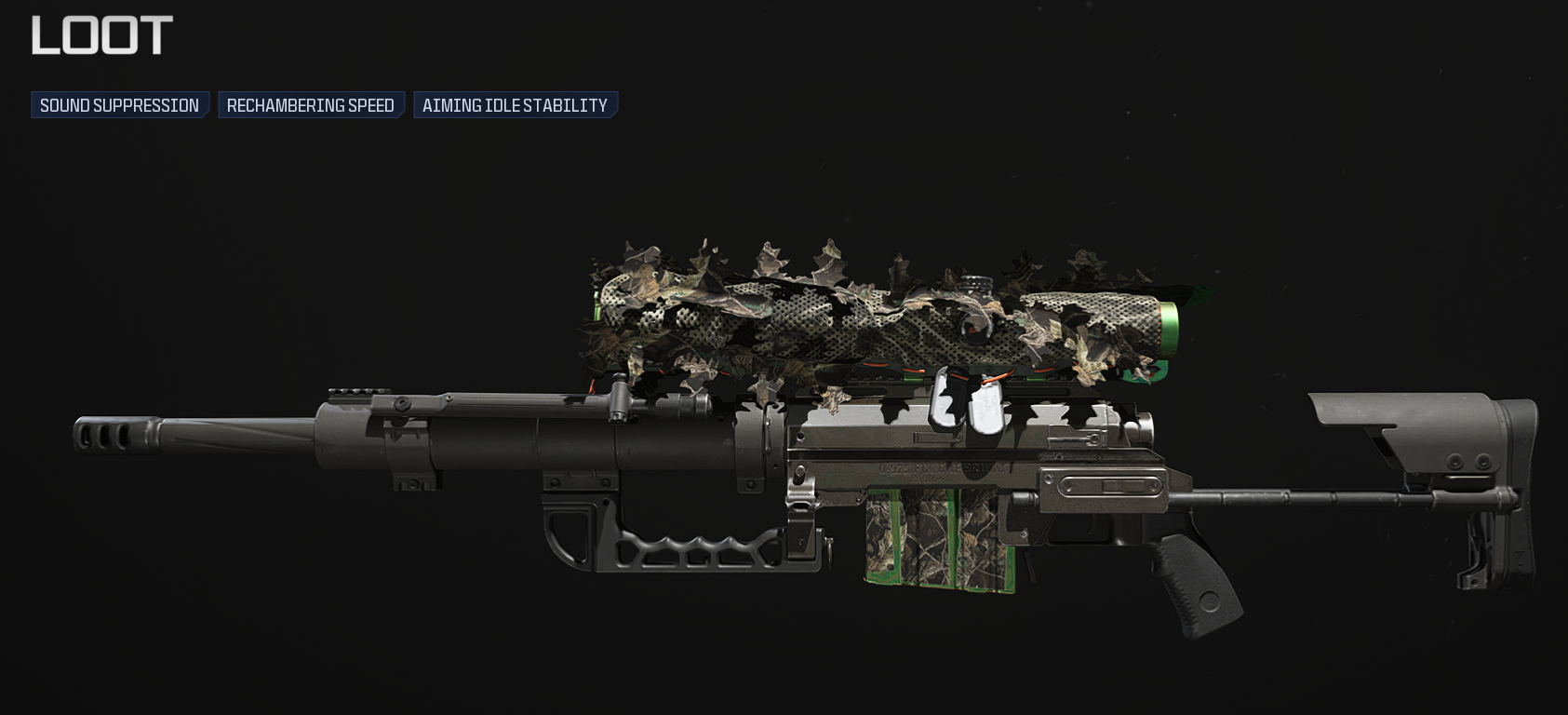
Task: Choose the Aiming Idle Stability tag
Action: coord(515,105)
